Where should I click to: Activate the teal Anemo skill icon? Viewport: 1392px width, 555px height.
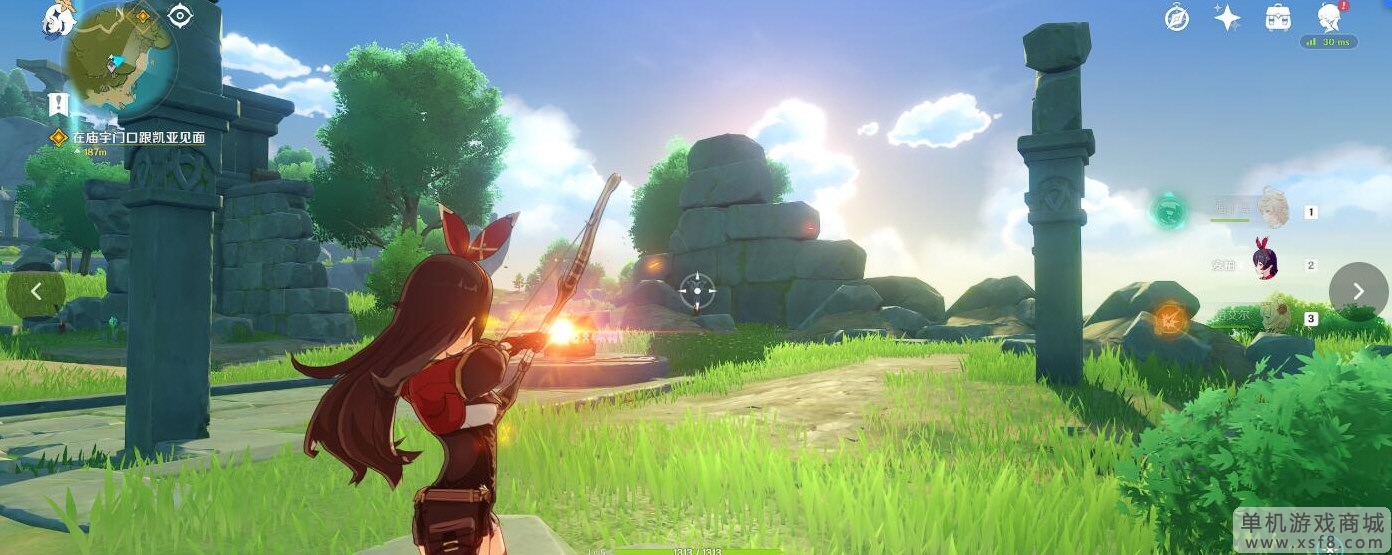click(1167, 211)
